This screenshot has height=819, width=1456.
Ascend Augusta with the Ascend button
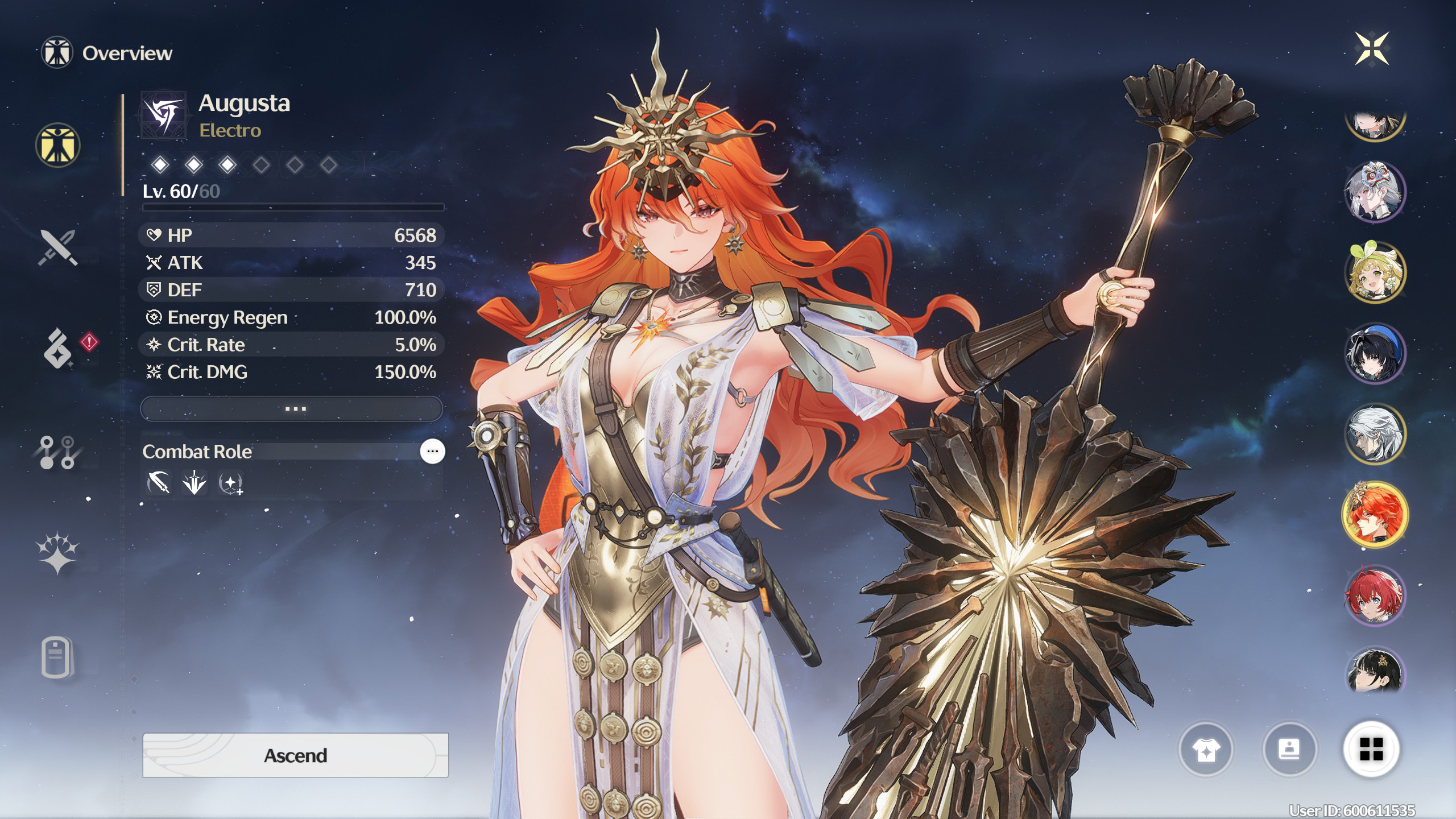tap(295, 755)
